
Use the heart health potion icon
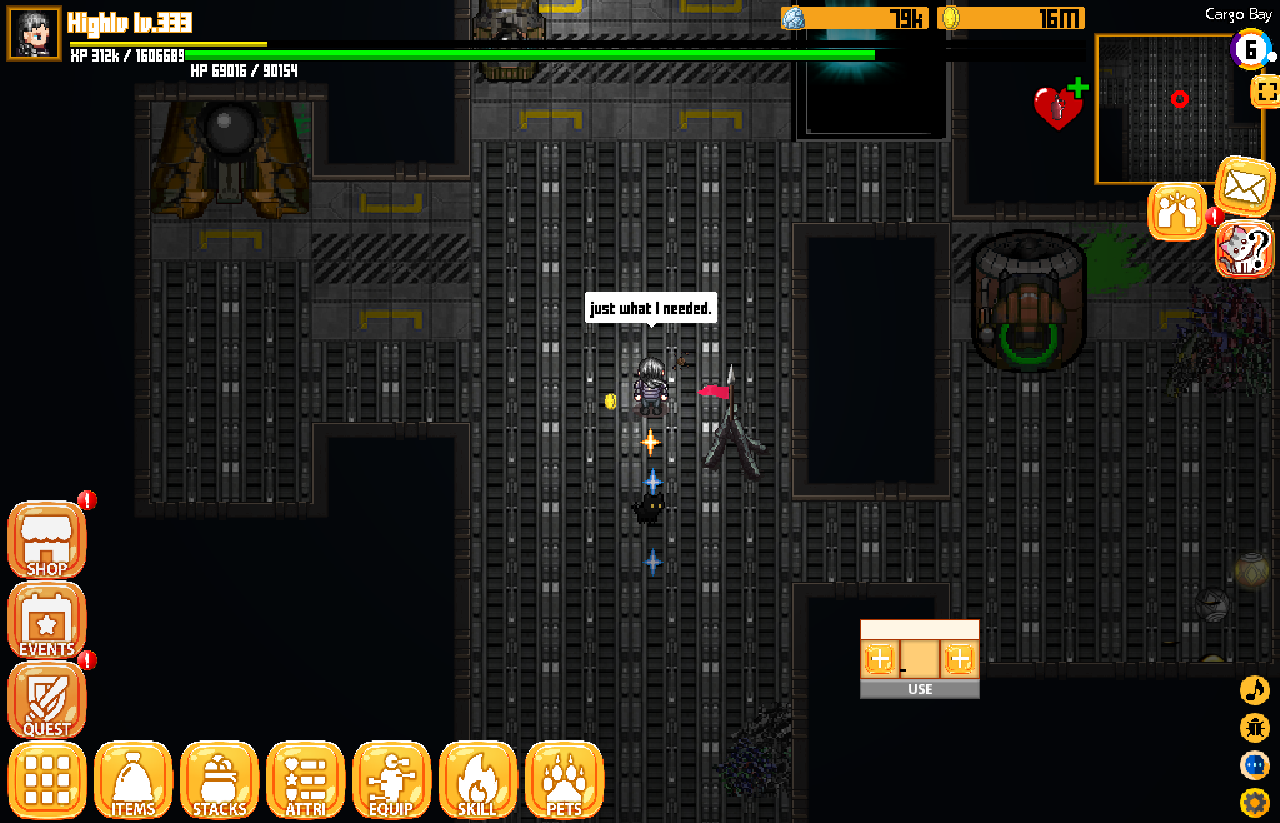[1058, 106]
